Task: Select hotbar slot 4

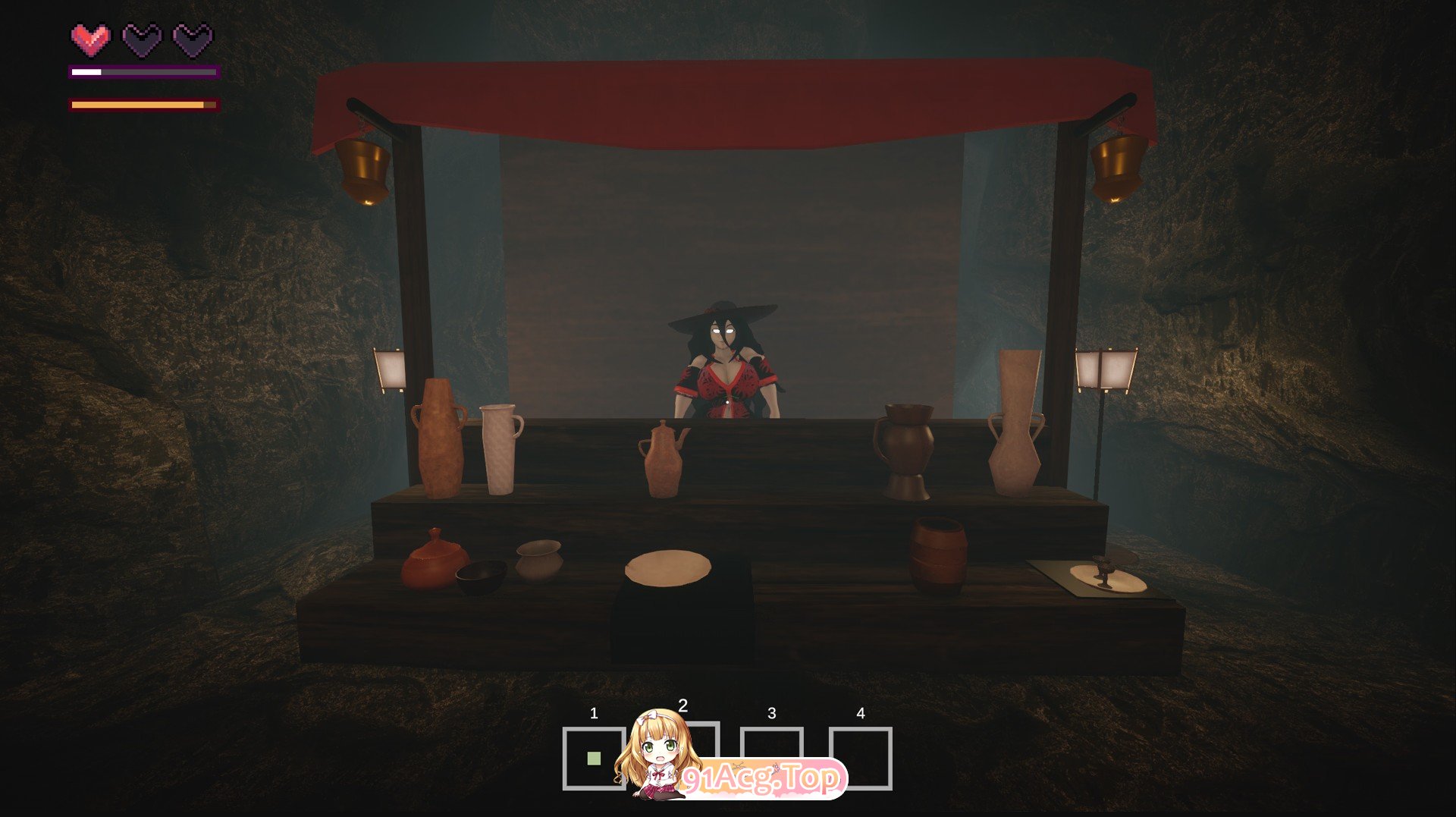Action: [861, 757]
